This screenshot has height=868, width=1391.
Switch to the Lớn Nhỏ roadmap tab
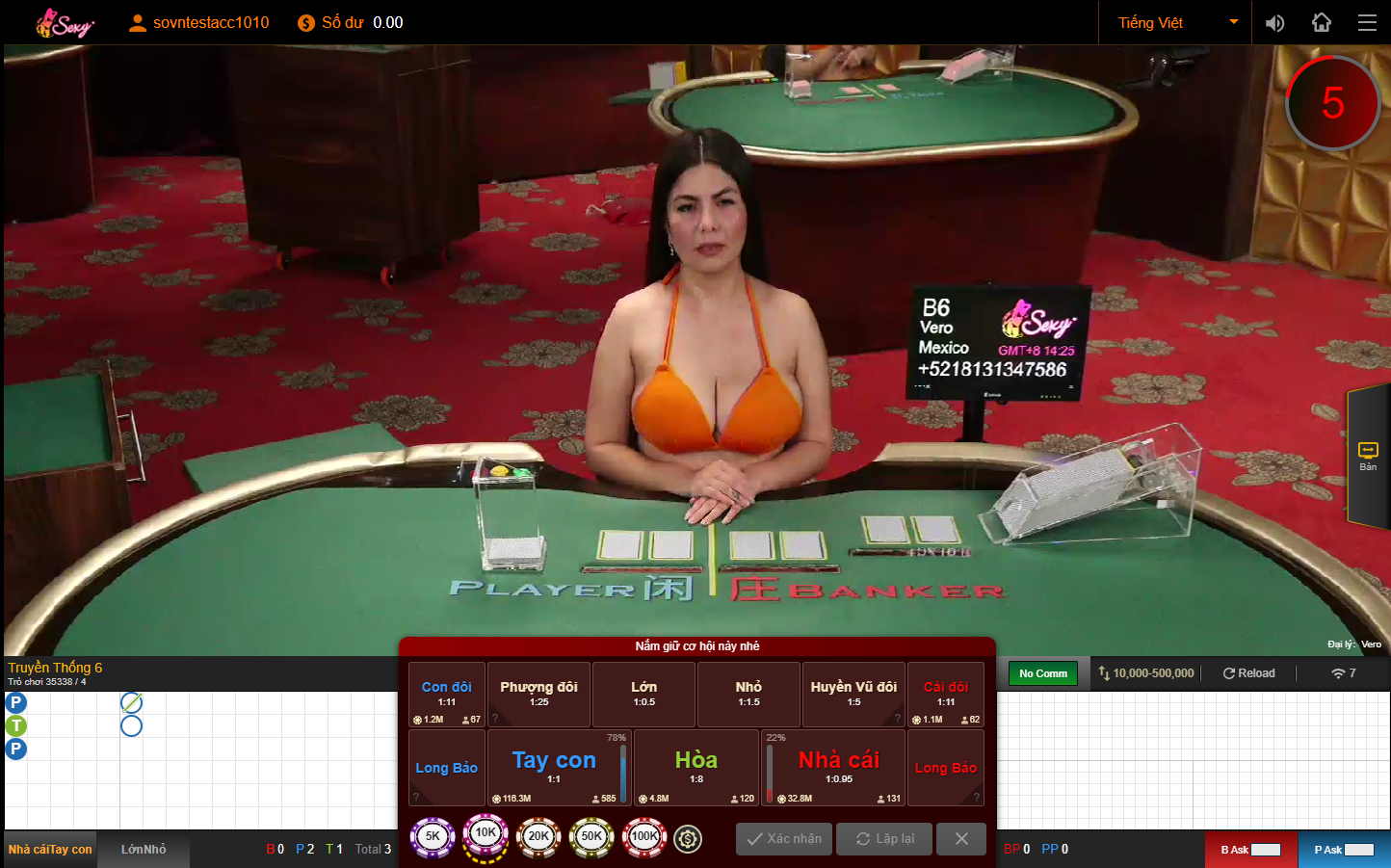tap(143, 849)
